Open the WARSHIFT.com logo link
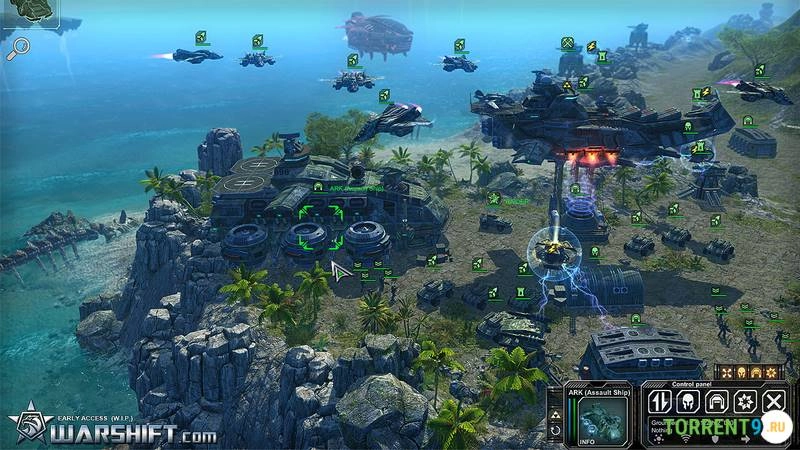The image size is (800, 450). click(110, 433)
